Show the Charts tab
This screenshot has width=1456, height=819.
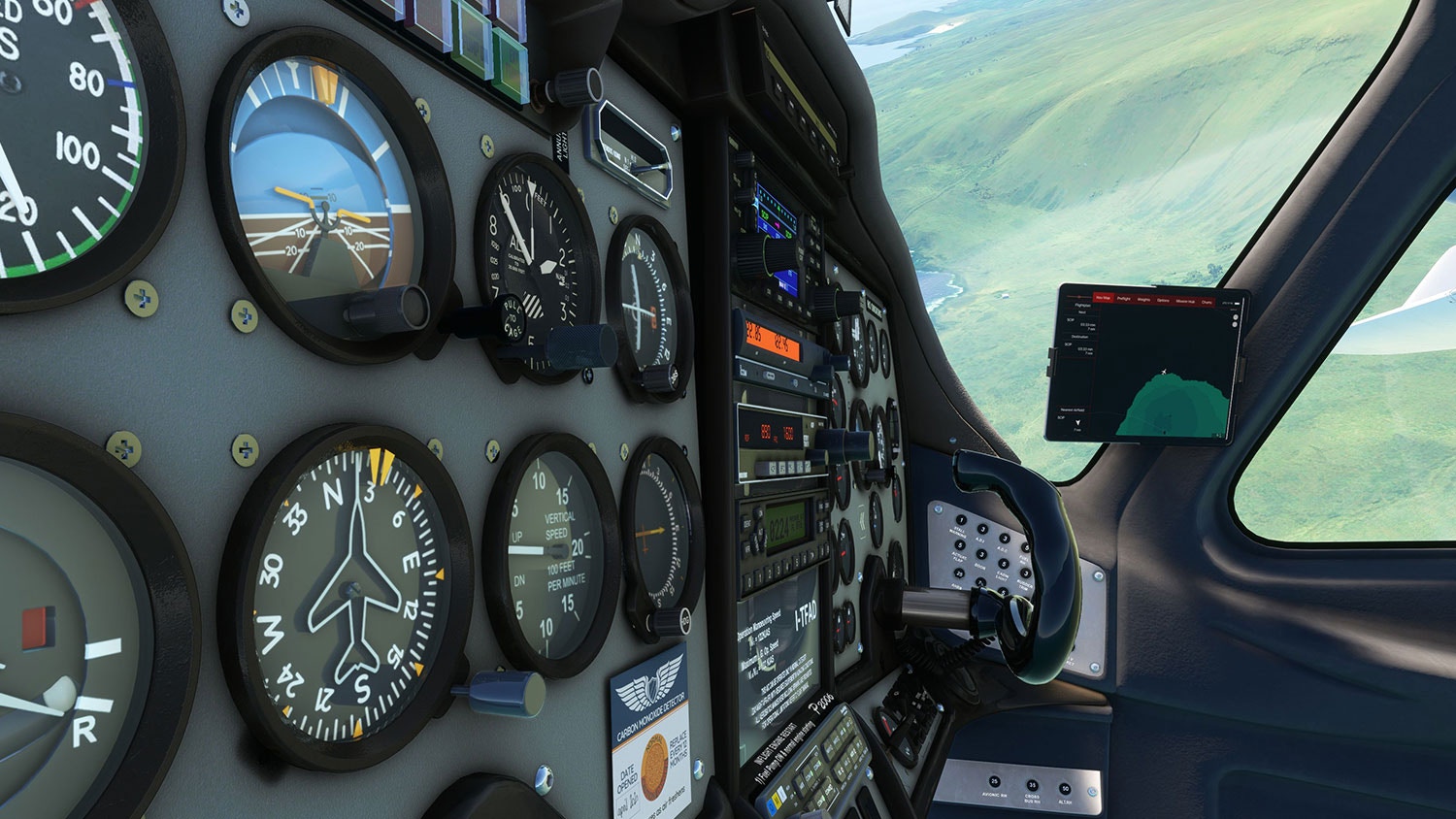(x=1207, y=302)
